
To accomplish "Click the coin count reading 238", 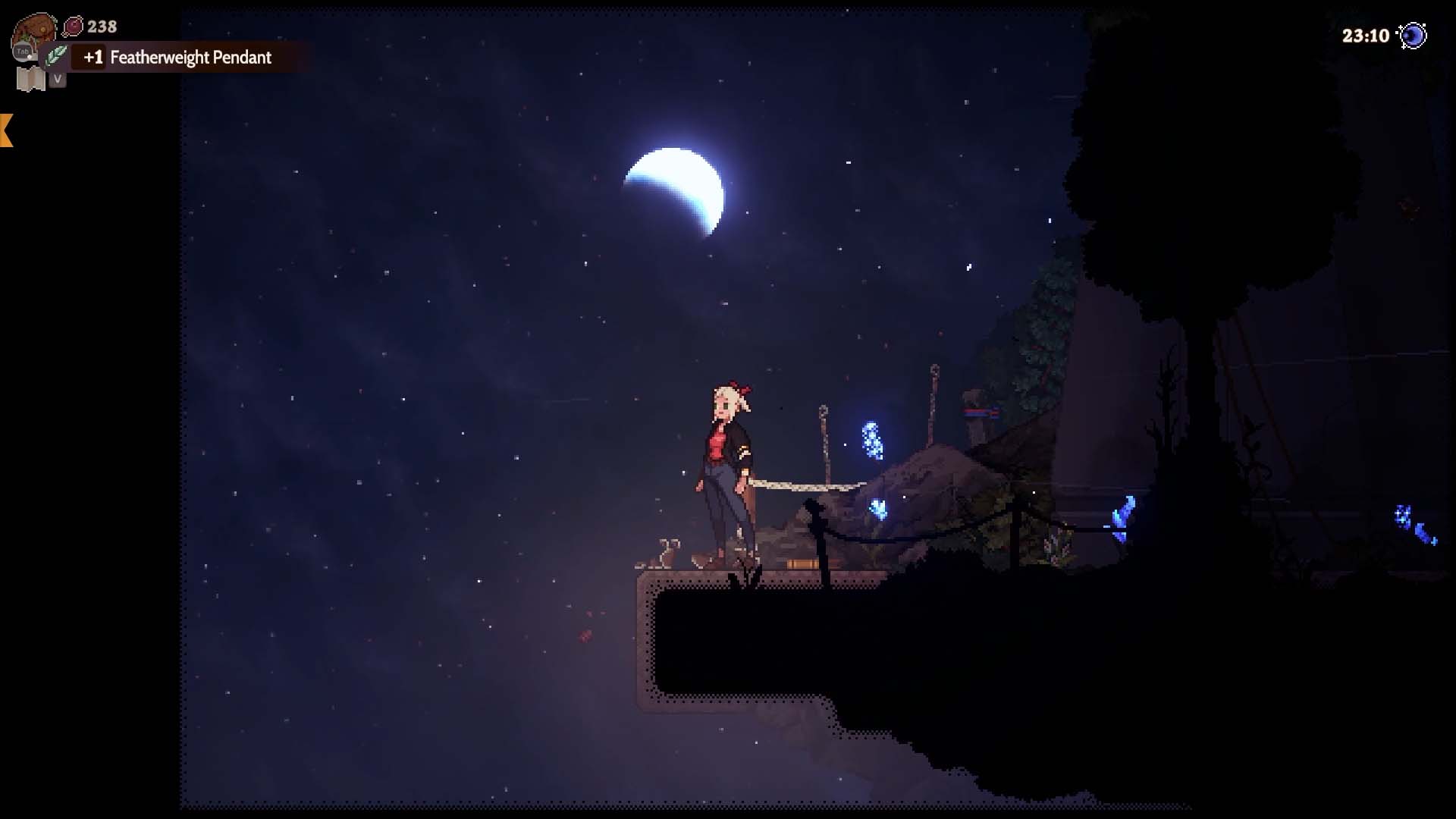I will [x=101, y=26].
